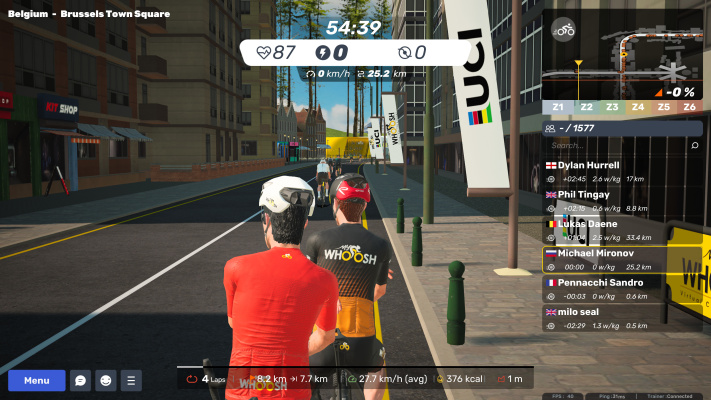Click the magnifying glass search icon

pos(695,145)
